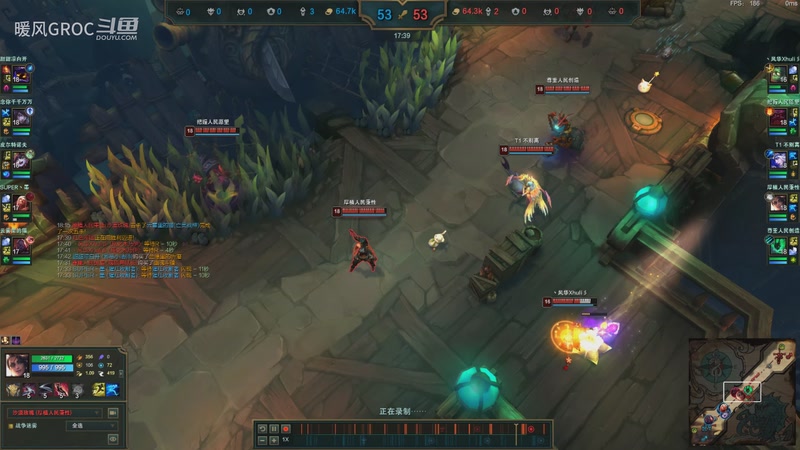Select the top blue-team champion portrait
This screenshot has width=800, height=450.
click(19, 76)
